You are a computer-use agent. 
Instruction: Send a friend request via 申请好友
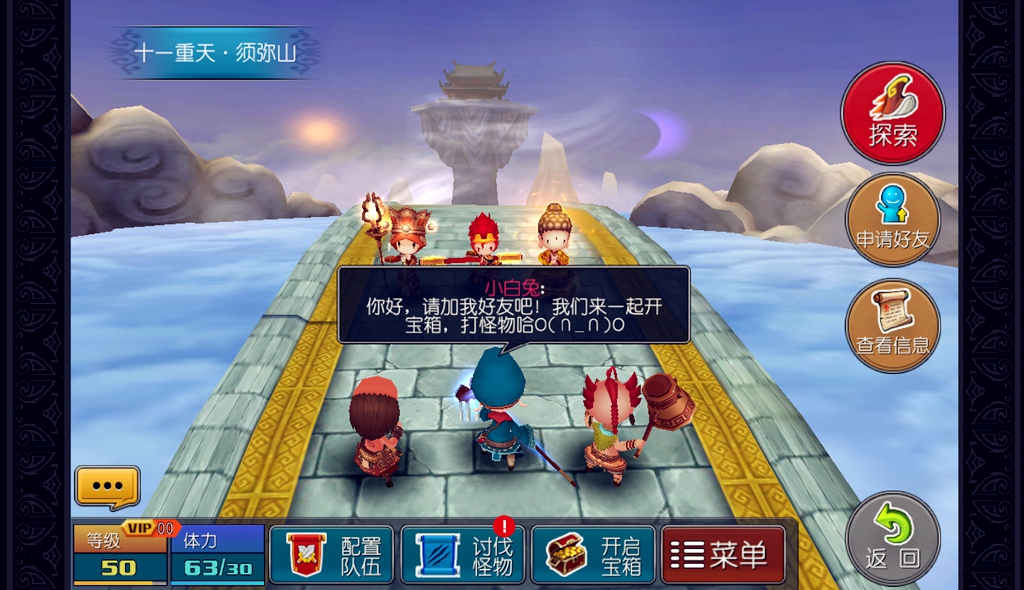(x=892, y=219)
